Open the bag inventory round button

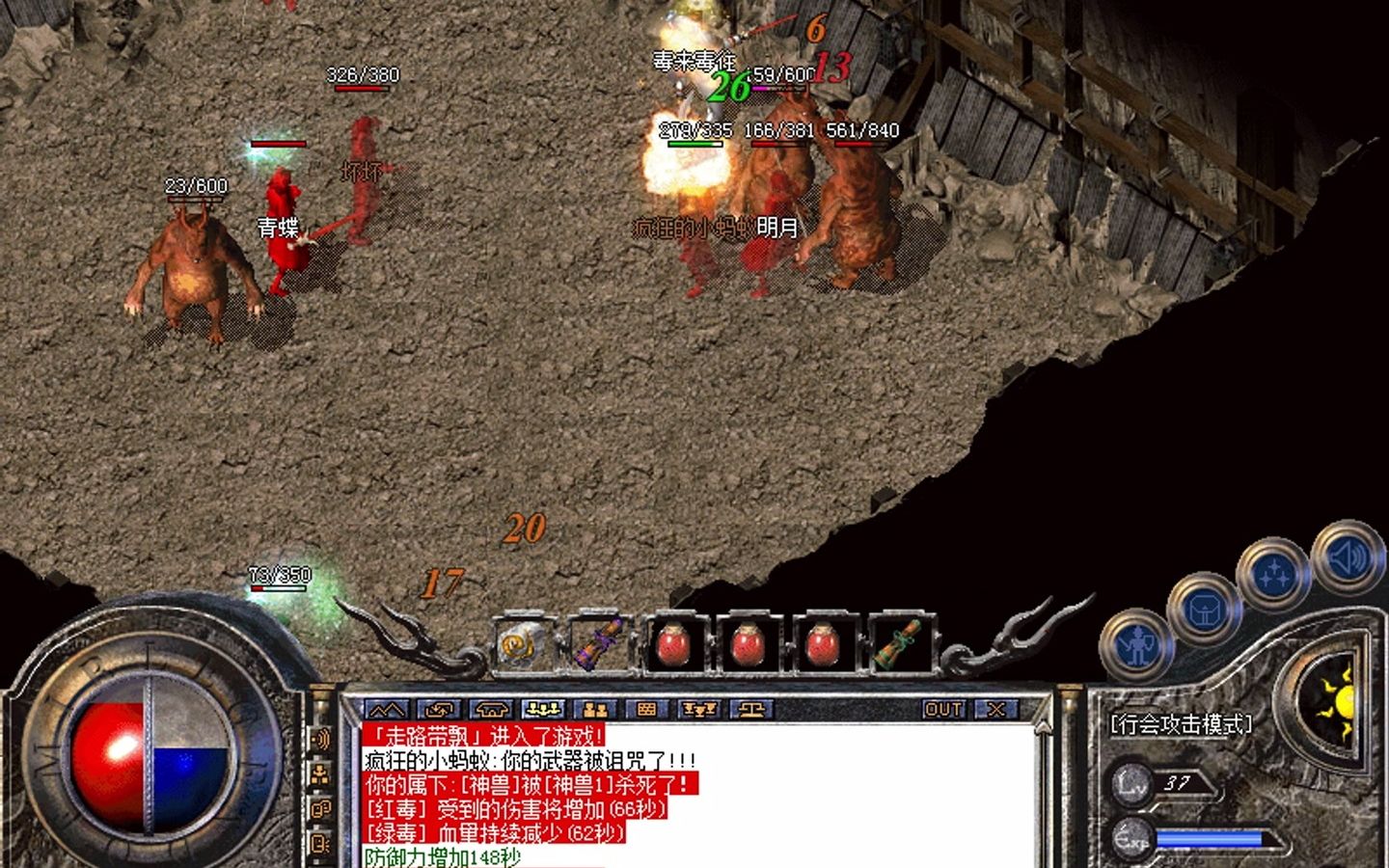[x=1204, y=610]
